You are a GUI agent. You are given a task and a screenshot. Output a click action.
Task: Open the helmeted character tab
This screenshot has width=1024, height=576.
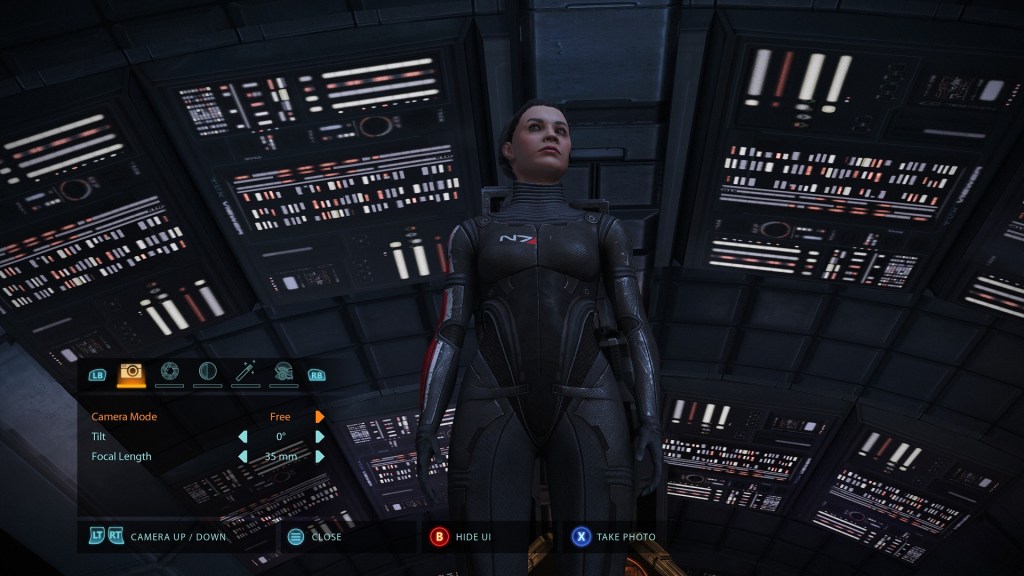(x=283, y=373)
